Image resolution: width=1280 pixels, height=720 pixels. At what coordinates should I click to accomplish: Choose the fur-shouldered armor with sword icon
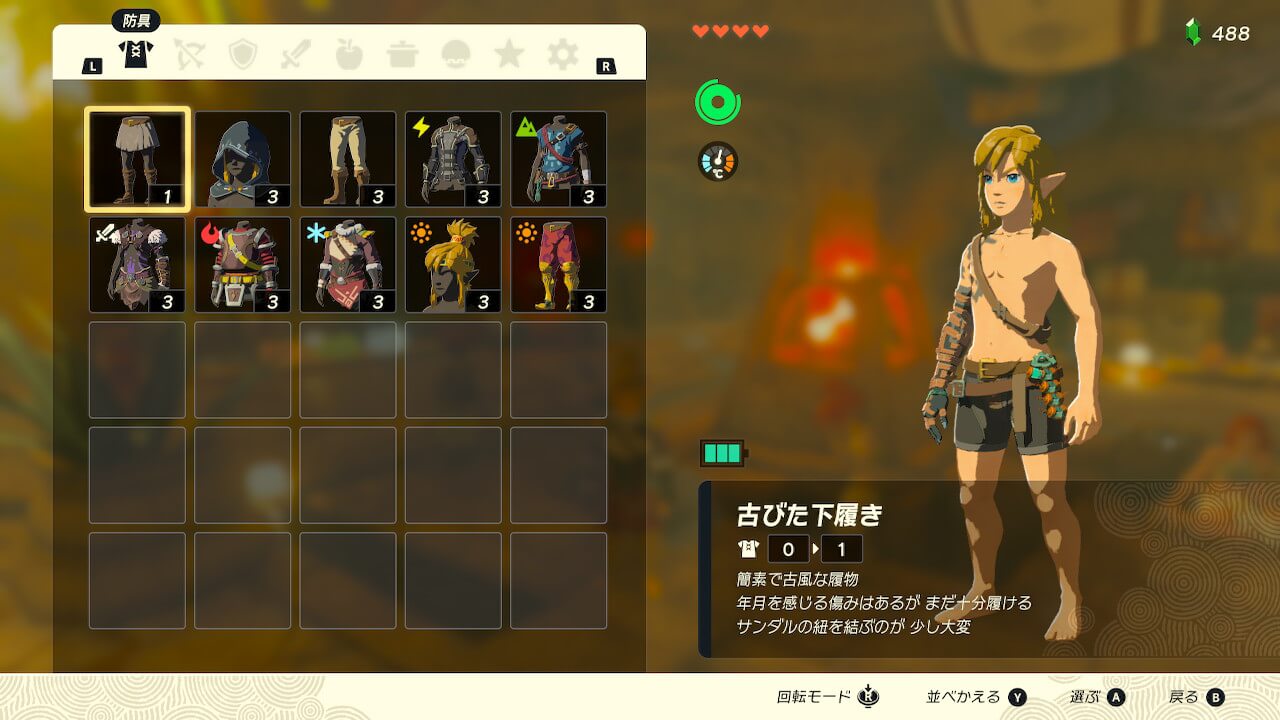[x=137, y=265]
